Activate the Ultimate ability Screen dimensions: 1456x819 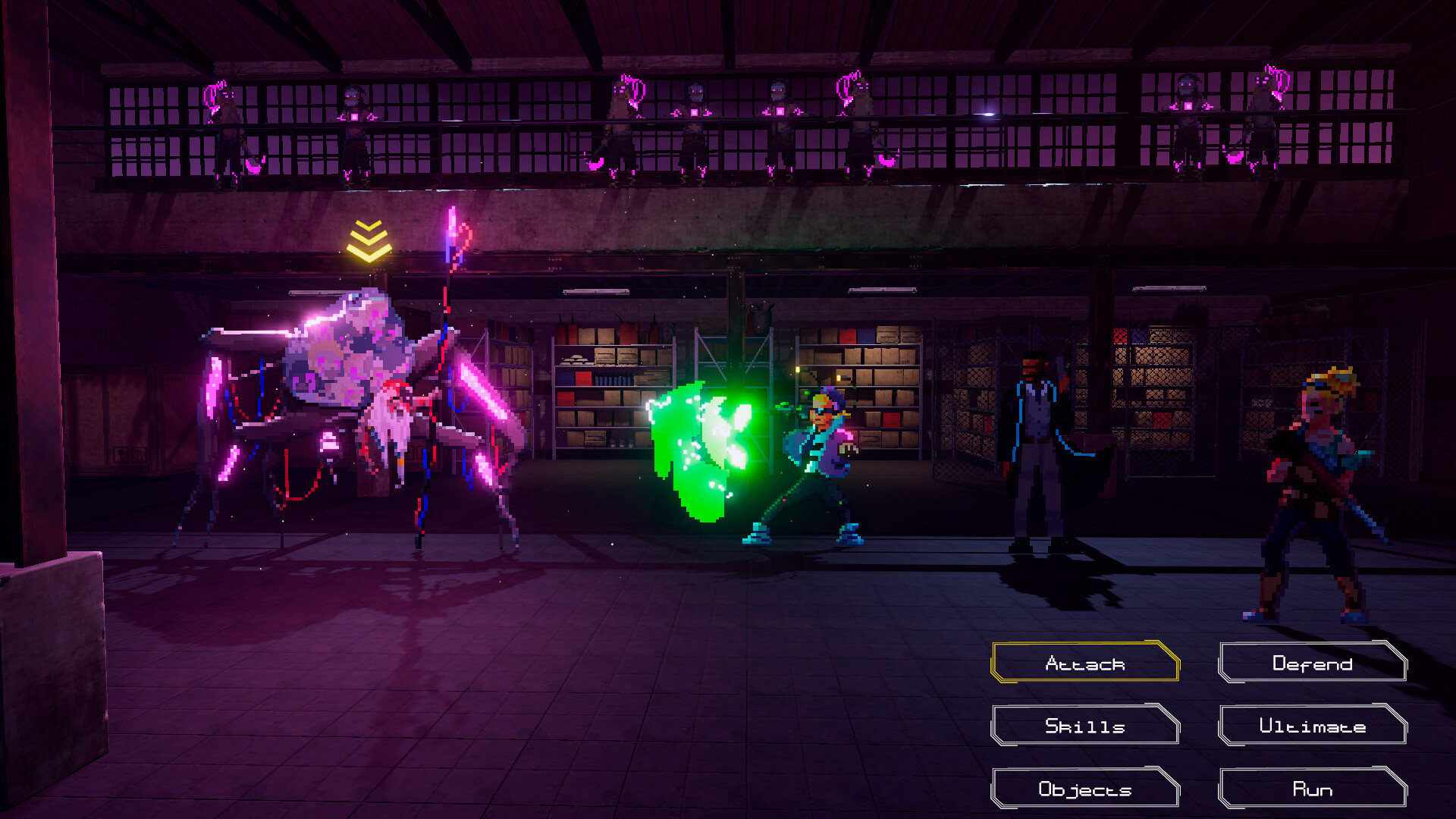click(1311, 726)
